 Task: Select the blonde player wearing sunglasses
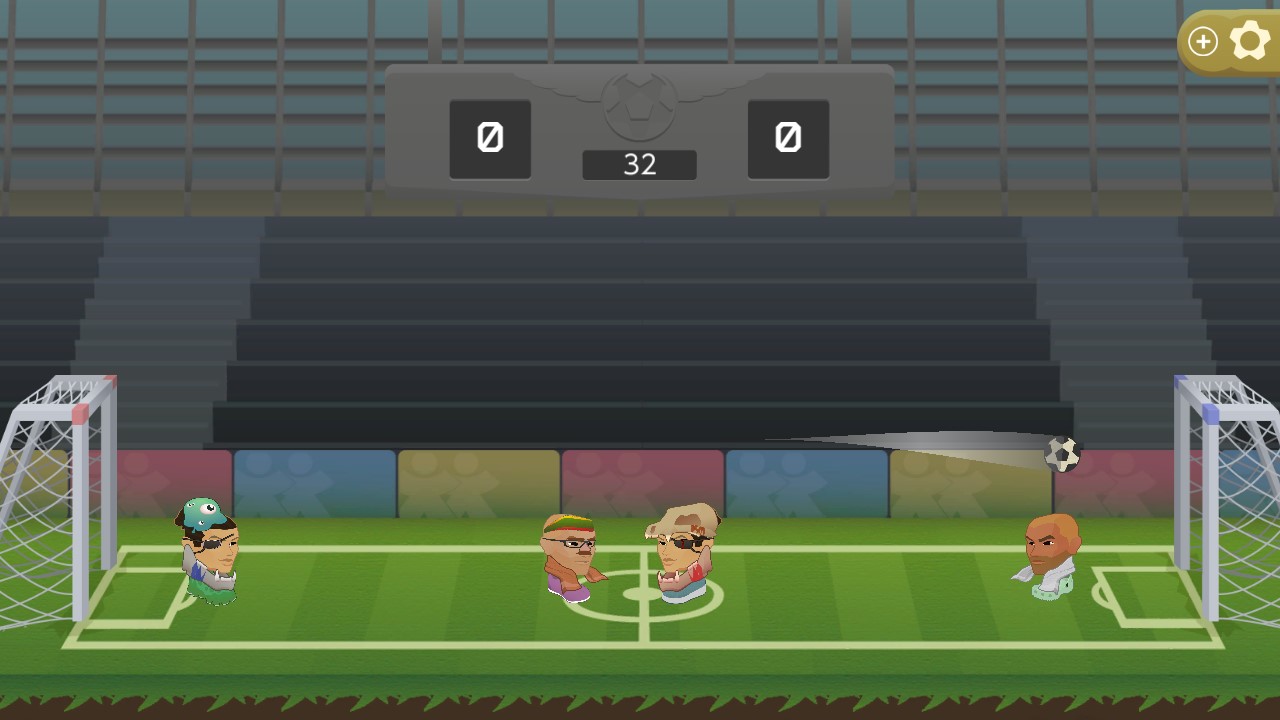[x=682, y=550]
